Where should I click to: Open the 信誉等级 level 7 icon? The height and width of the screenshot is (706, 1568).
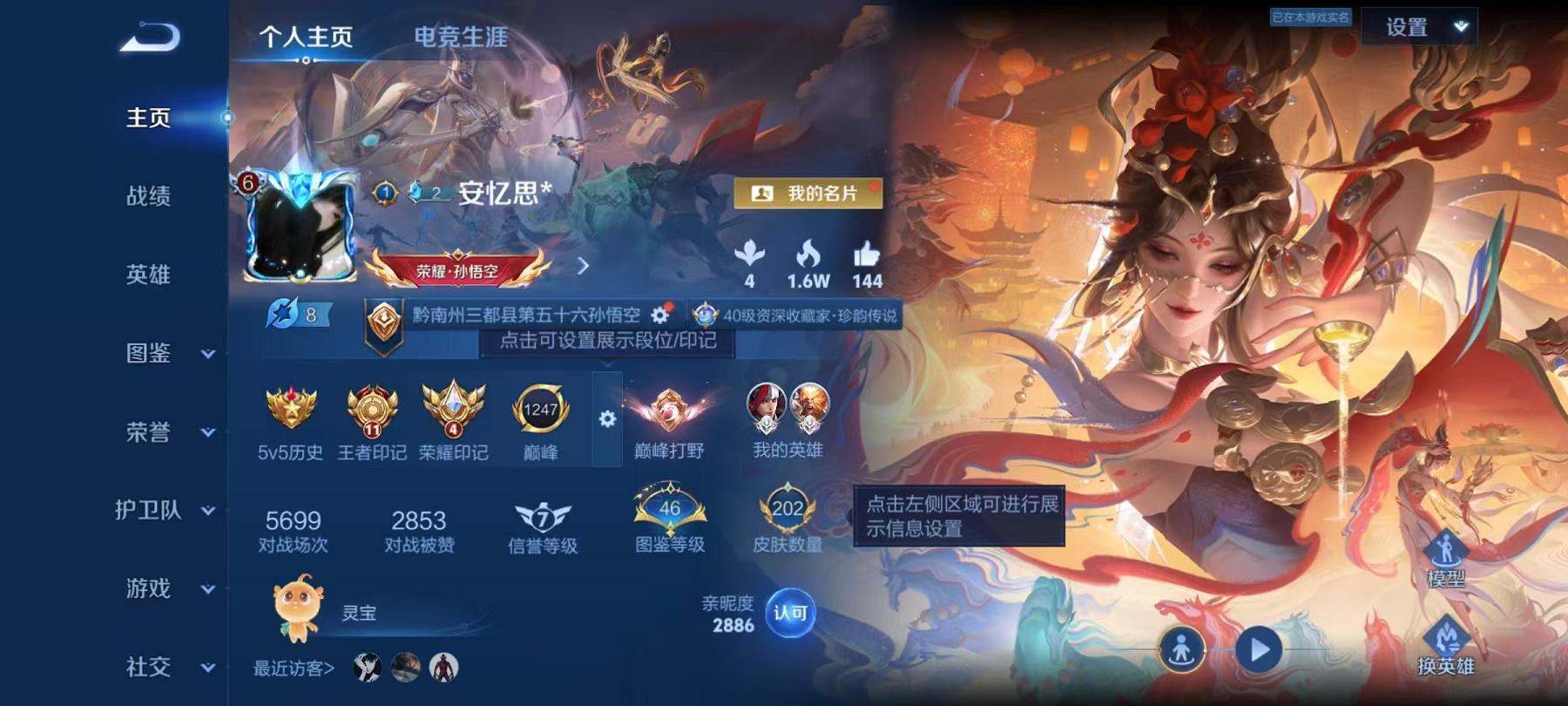coord(543,517)
